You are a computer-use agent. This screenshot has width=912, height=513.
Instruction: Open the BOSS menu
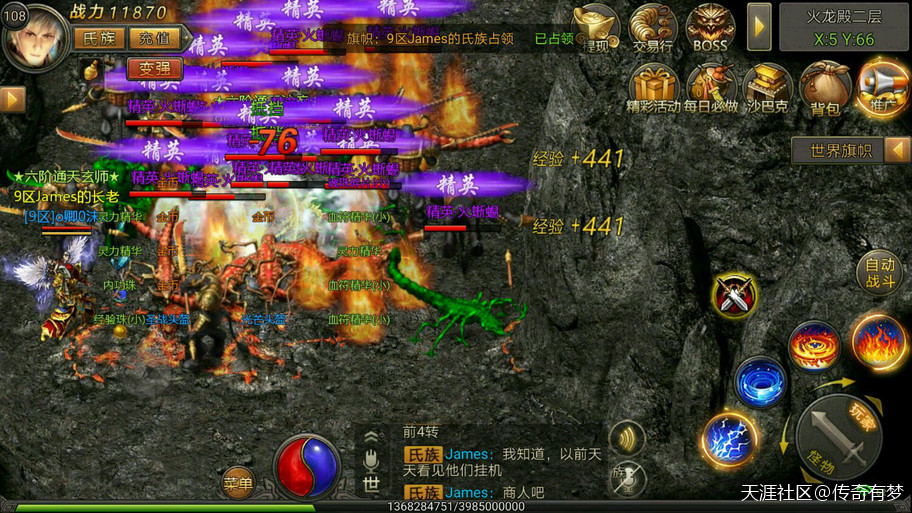tap(710, 27)
